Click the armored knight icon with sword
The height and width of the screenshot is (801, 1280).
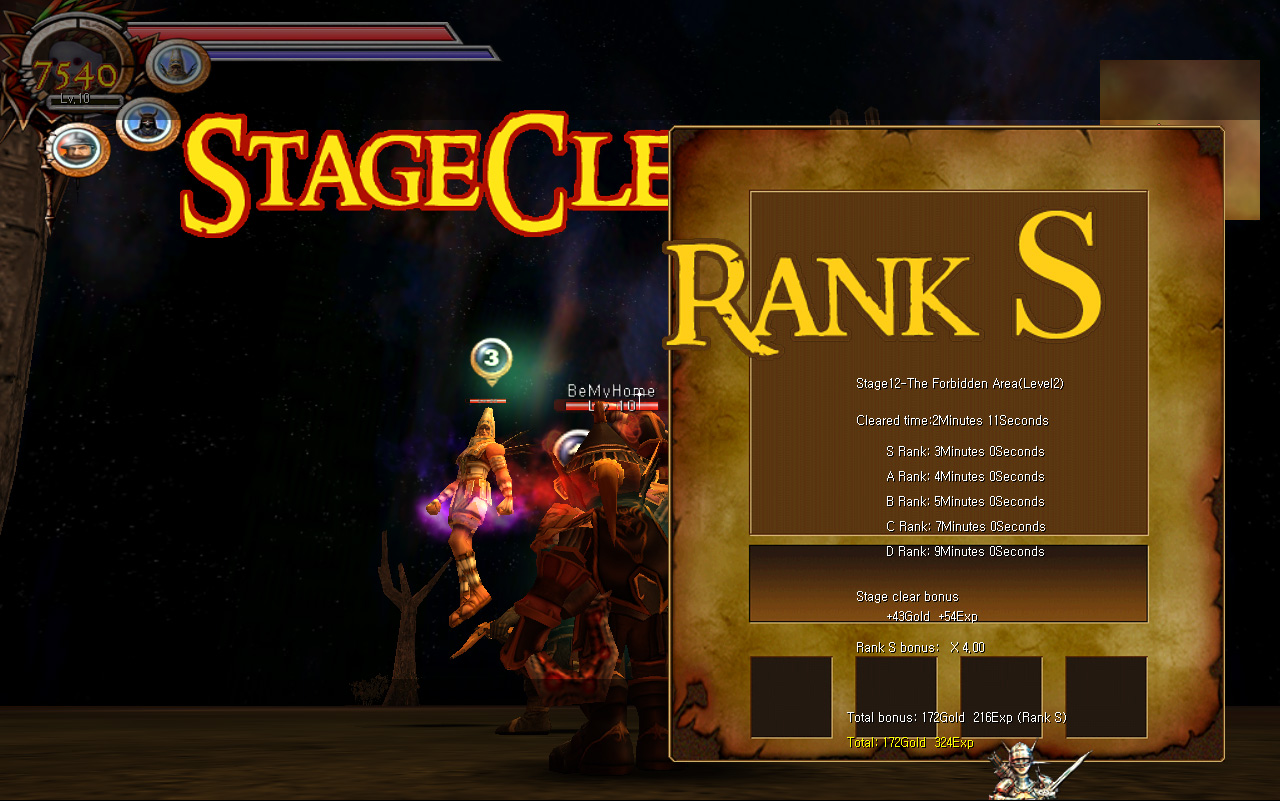click(1022, 771)
